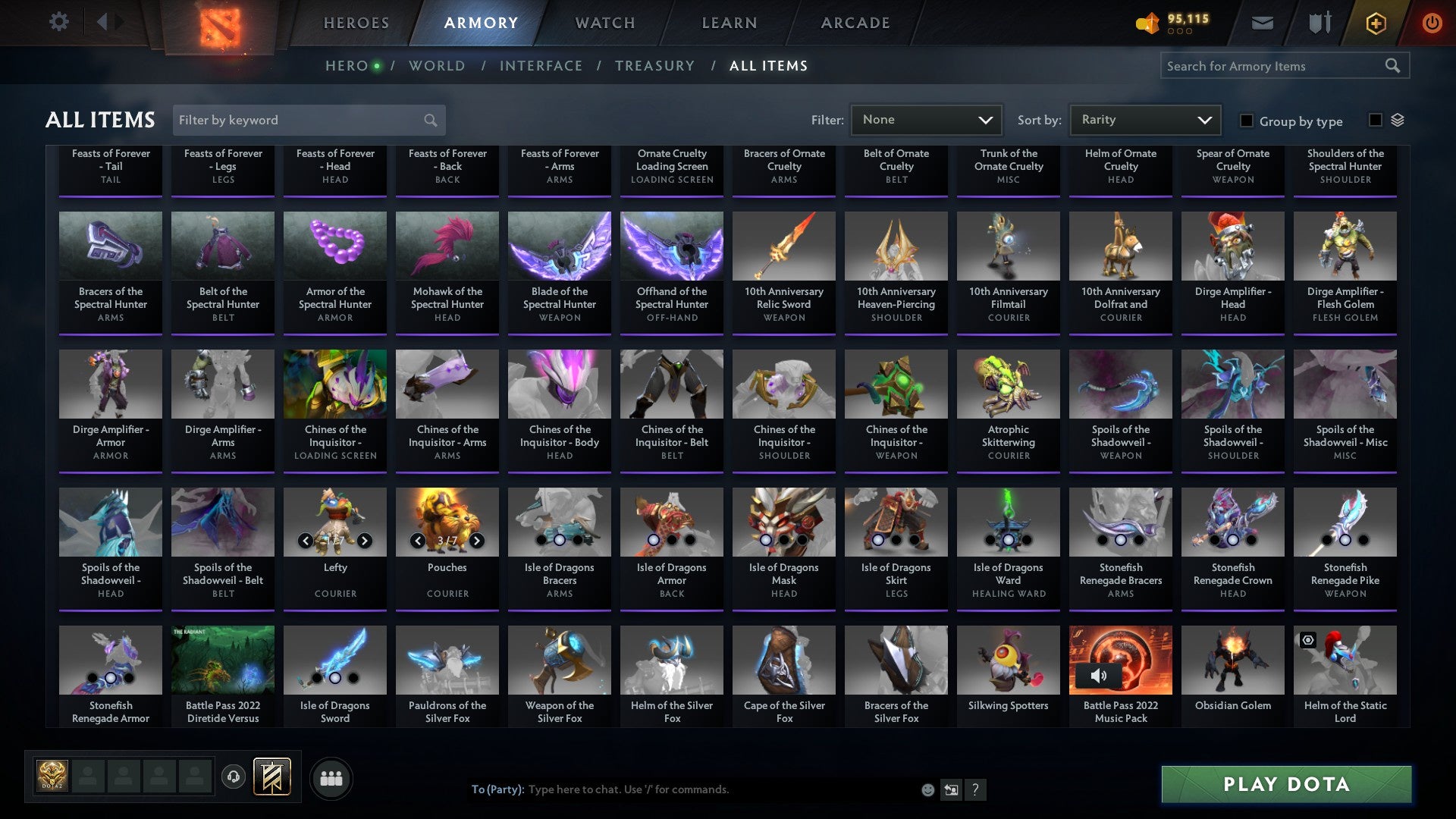Open the friends list icon with three people

coord(331,777)
